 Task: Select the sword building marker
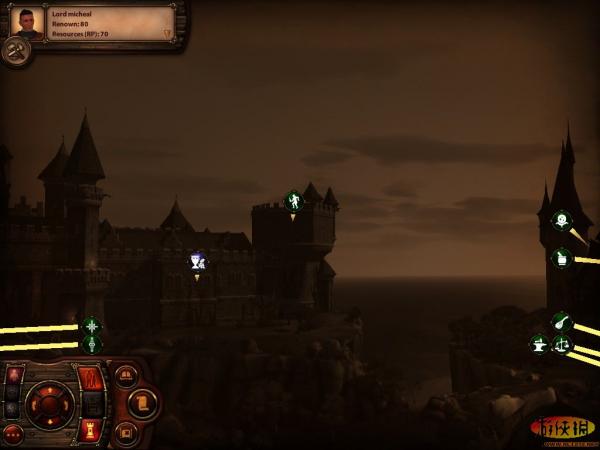[91, 345]
